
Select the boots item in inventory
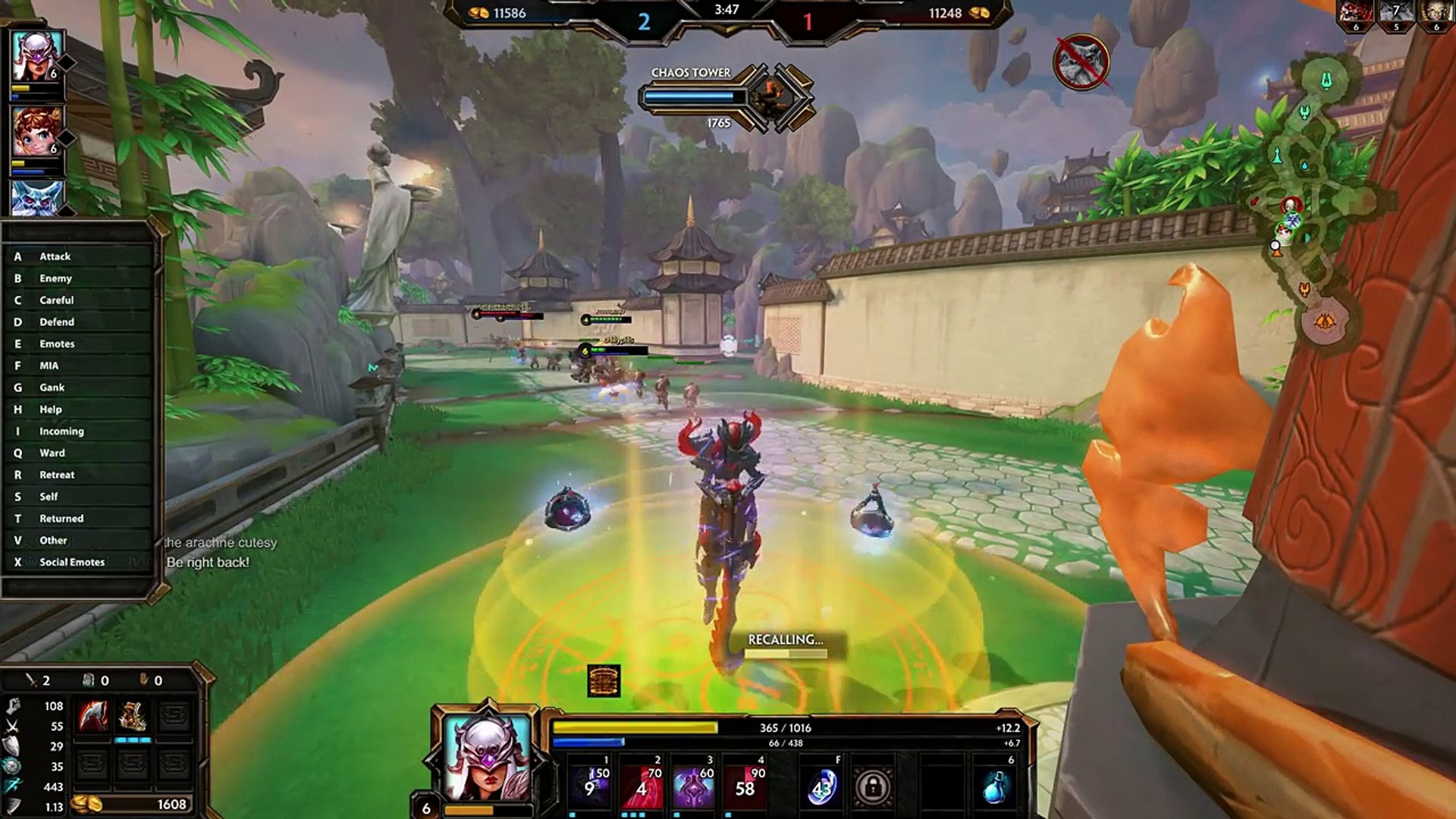click(x=133, y=717)
